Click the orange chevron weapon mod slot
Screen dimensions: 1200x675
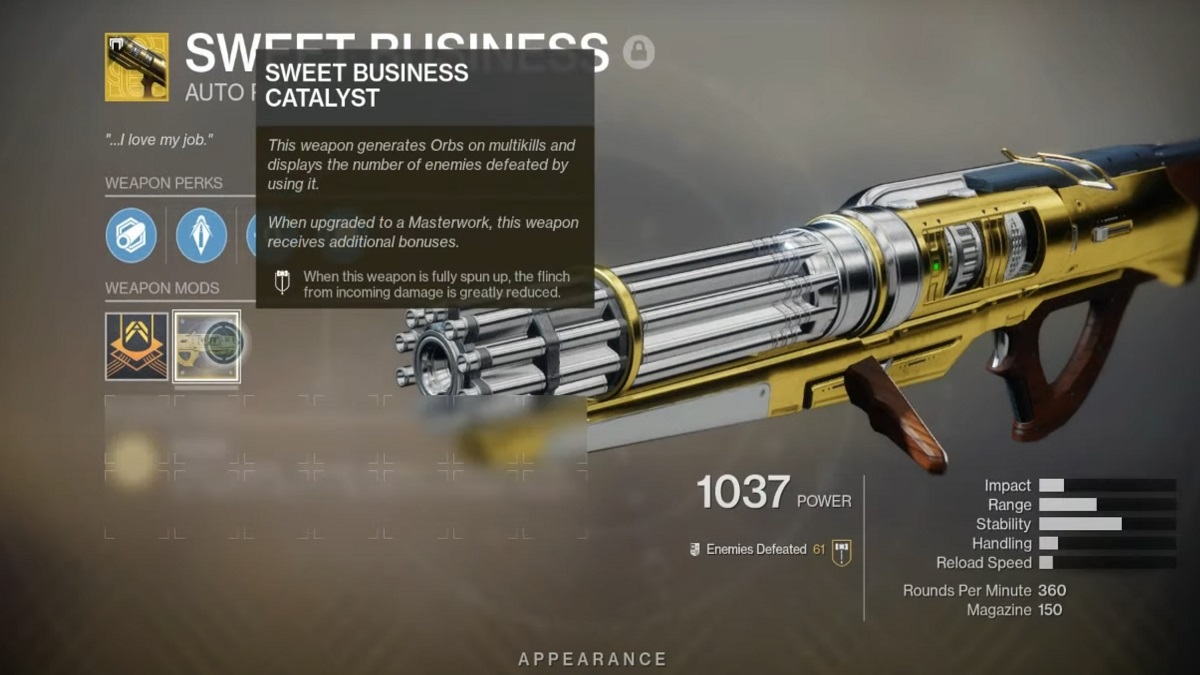[137, 346]
